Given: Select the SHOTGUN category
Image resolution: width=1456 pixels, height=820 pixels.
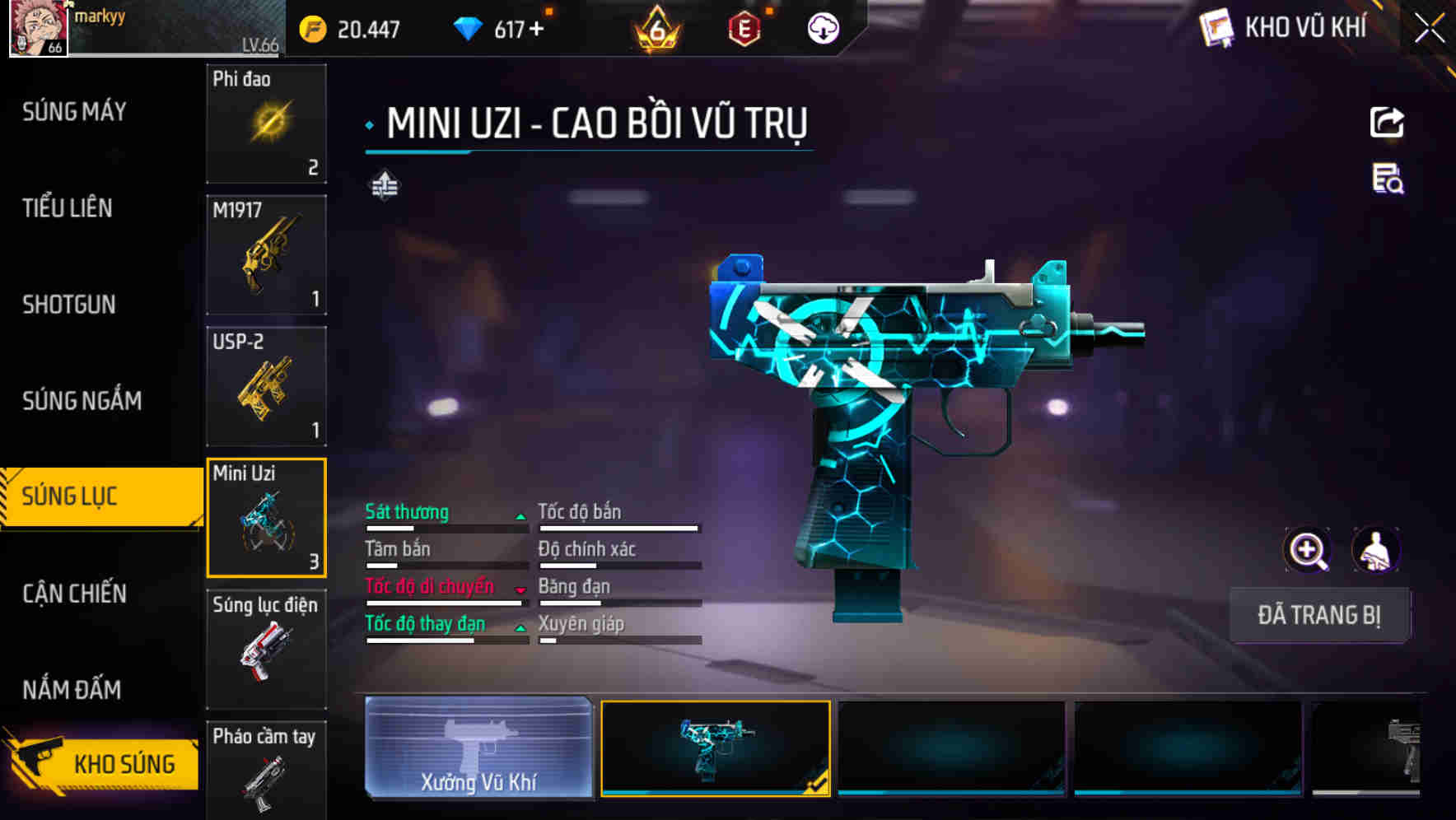Looking at the screenshot, I should (x=69, y=305).
